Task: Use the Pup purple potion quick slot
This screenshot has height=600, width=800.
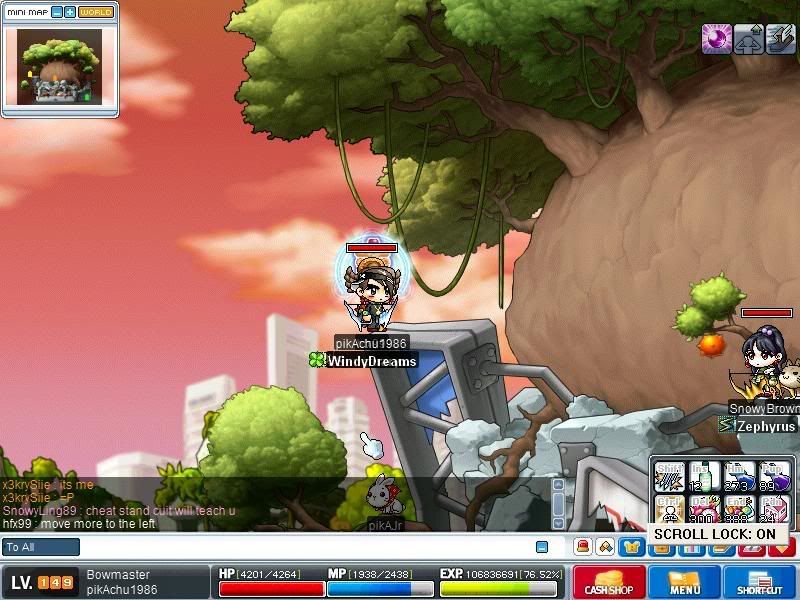Action: point(774,476)
